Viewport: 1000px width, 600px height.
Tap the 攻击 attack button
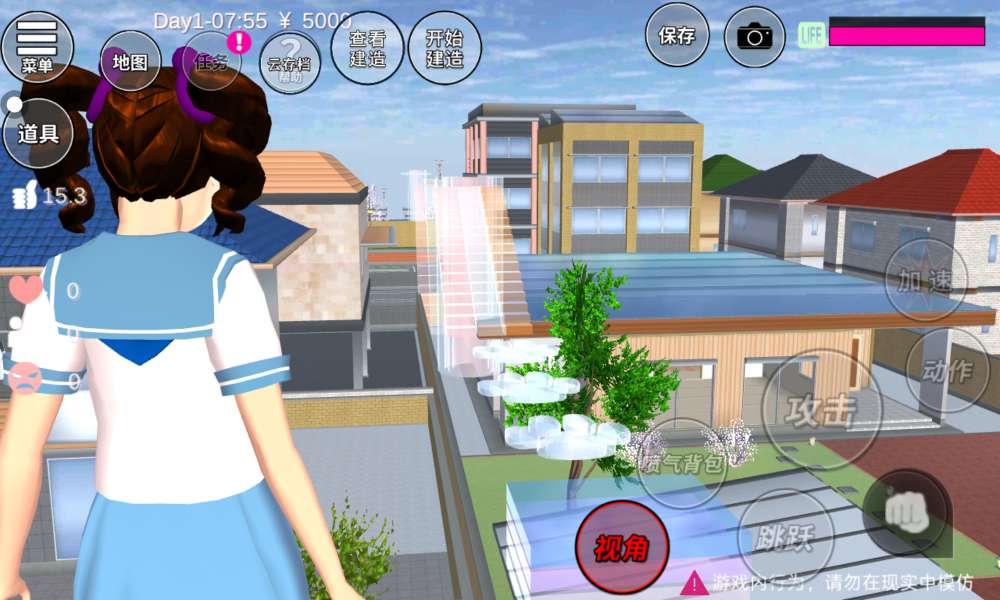[821, 409]
